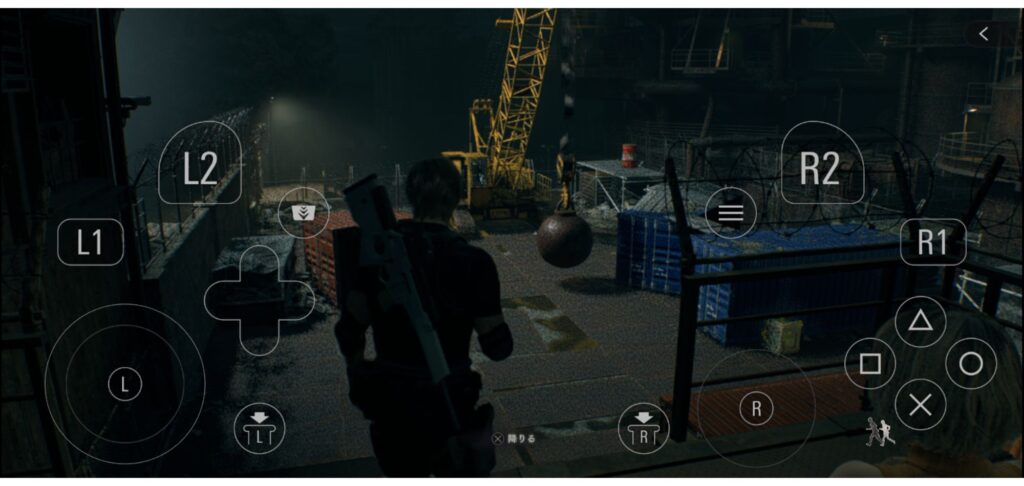Tap the R2 trigger button

click(820, 168)
